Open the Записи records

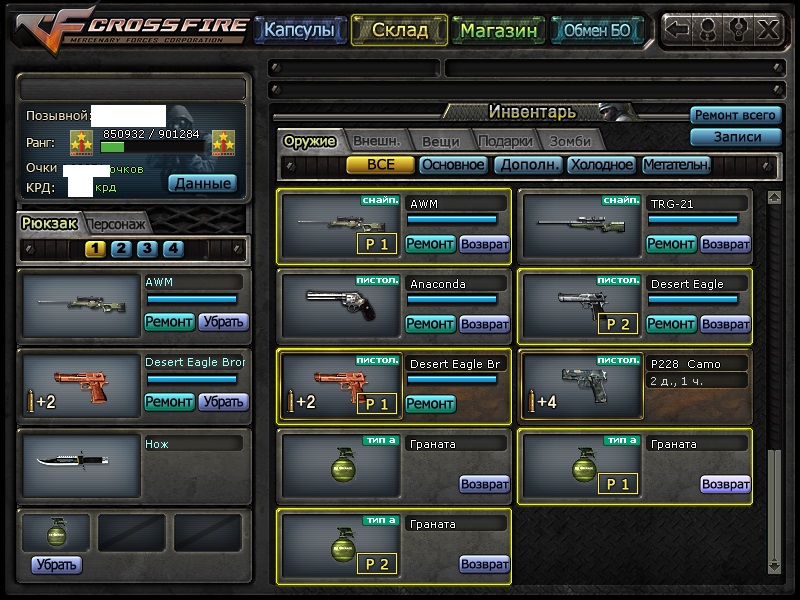click(735, 137)
